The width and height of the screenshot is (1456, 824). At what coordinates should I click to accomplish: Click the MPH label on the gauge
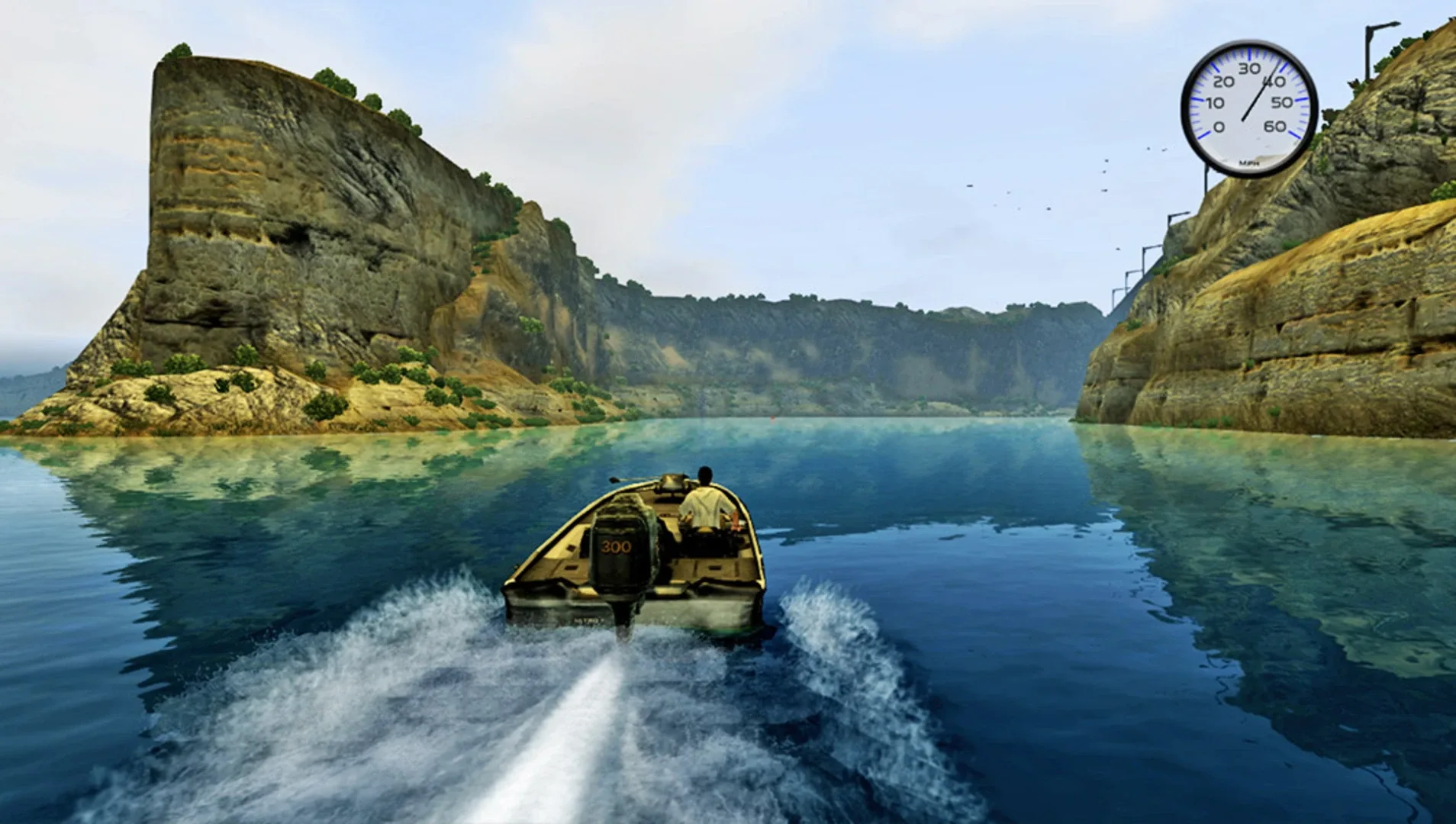click(x=1249, y=163)
